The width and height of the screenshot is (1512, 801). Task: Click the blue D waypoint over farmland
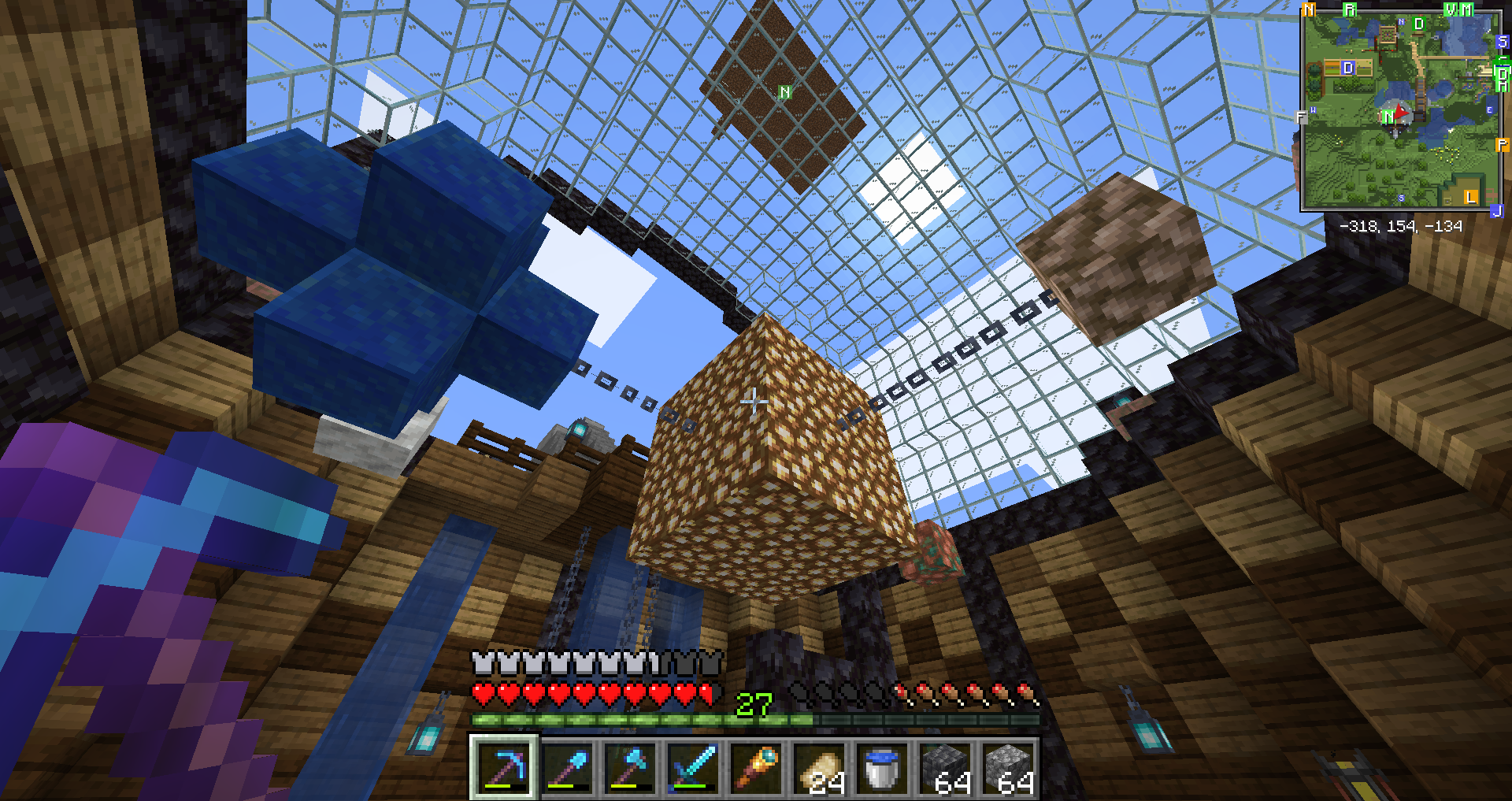point(1347,68)
